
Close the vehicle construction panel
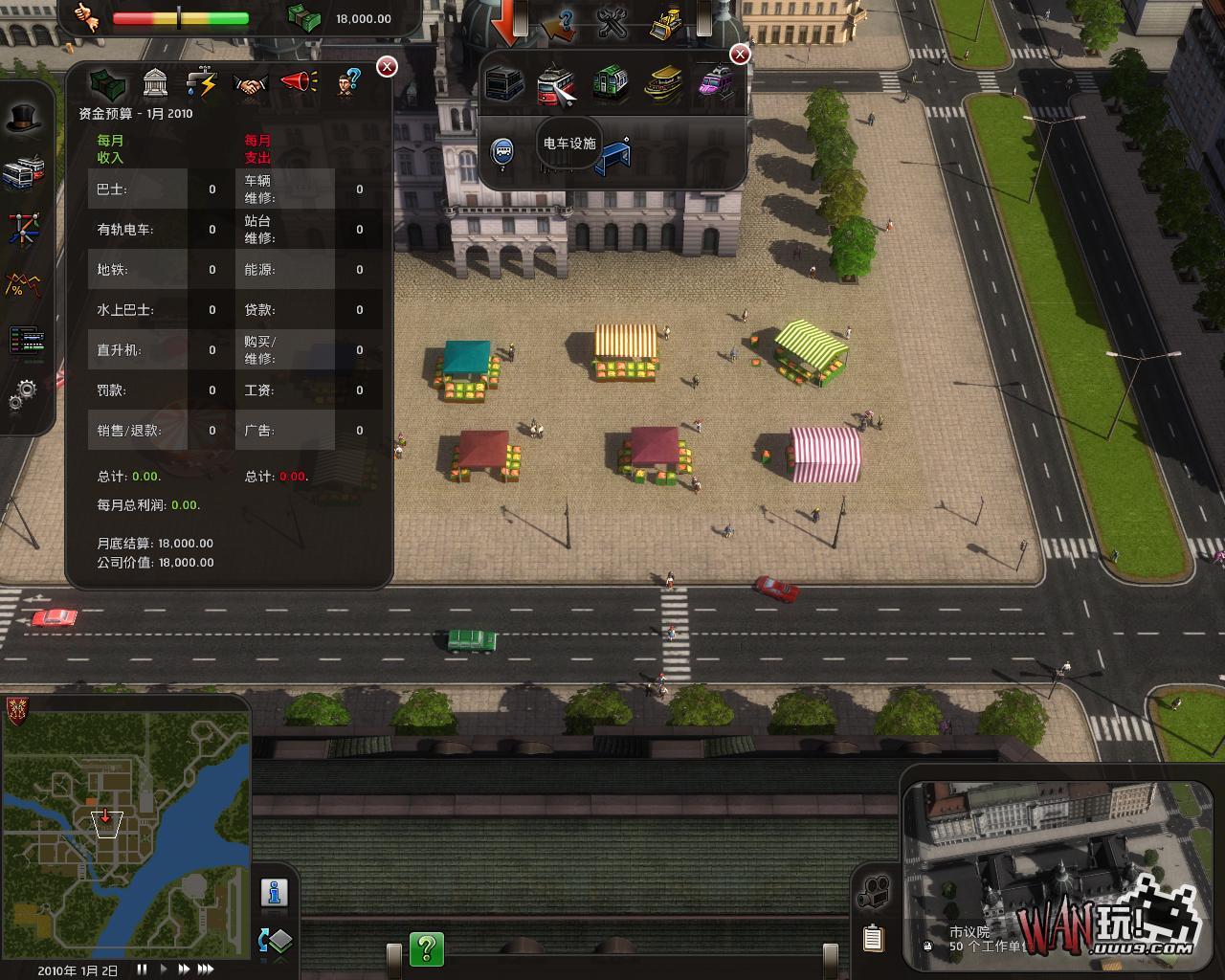(x=740, y=55)
